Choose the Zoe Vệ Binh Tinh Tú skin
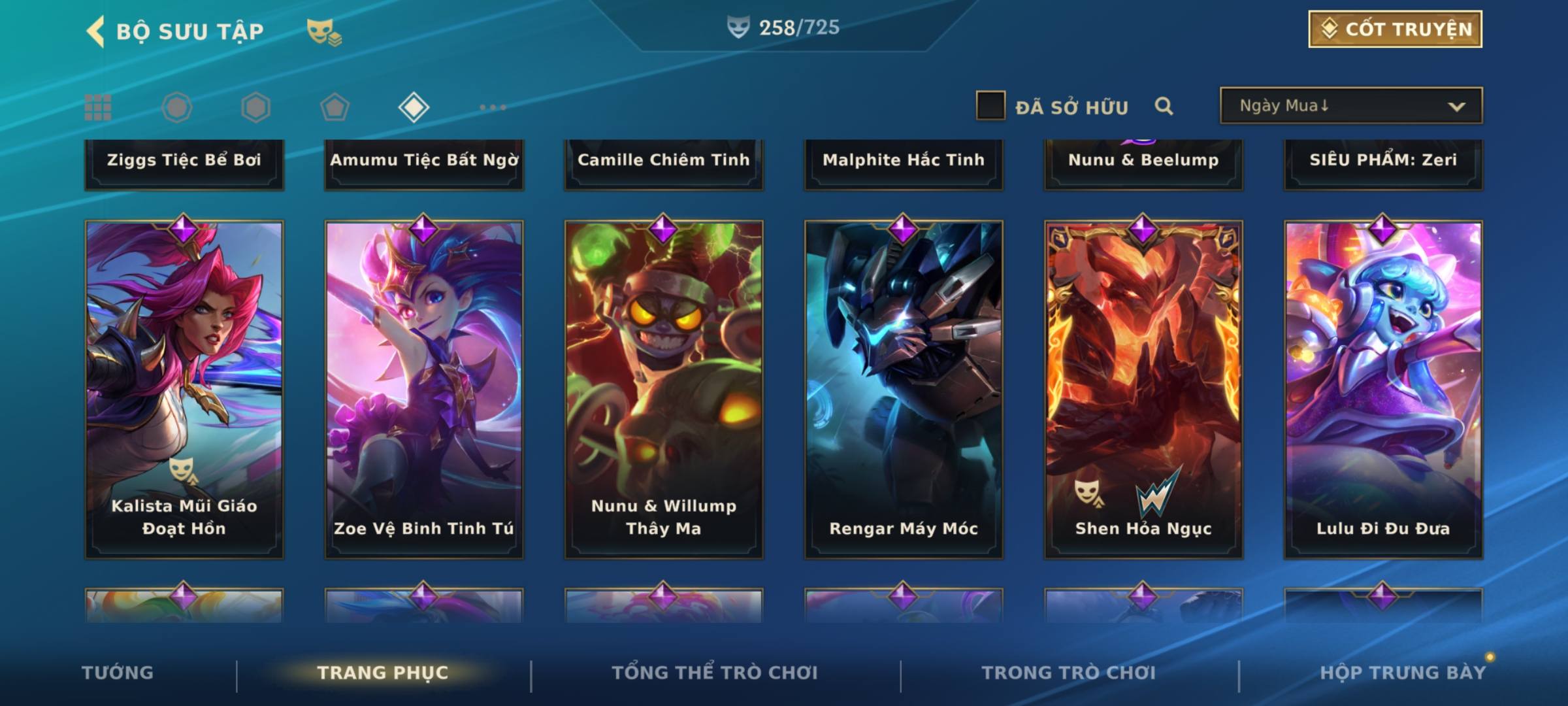The width and height of the screenshot is (1568, 706). (424, 389)
